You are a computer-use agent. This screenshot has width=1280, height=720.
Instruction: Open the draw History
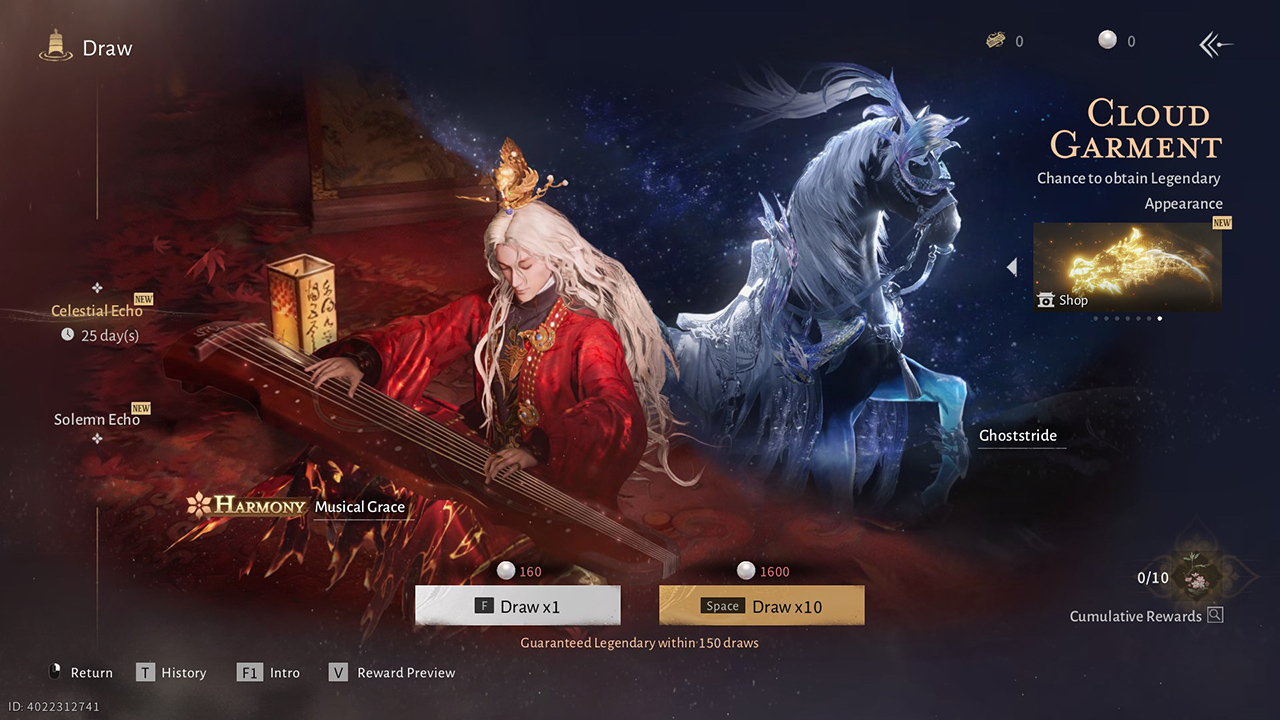(x=172, y=673)
